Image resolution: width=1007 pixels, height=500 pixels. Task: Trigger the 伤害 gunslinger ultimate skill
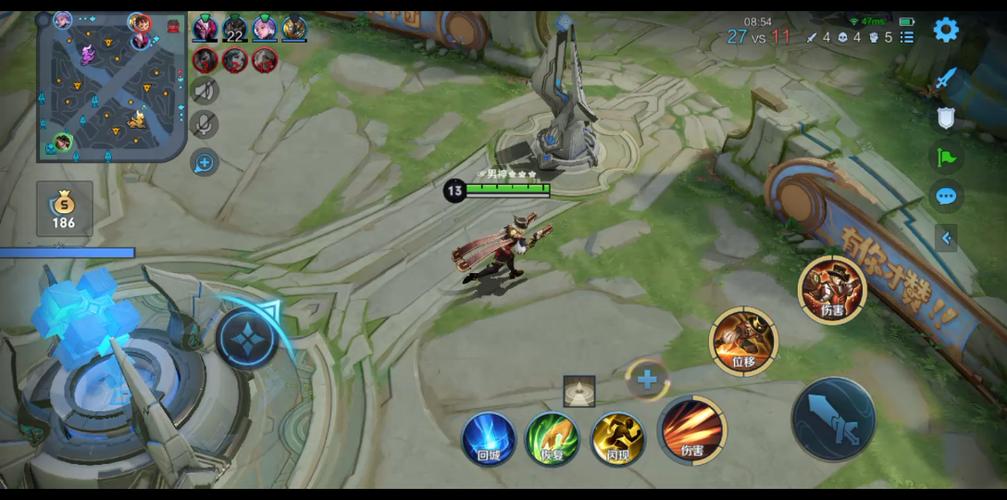click(x=831, y=290)
